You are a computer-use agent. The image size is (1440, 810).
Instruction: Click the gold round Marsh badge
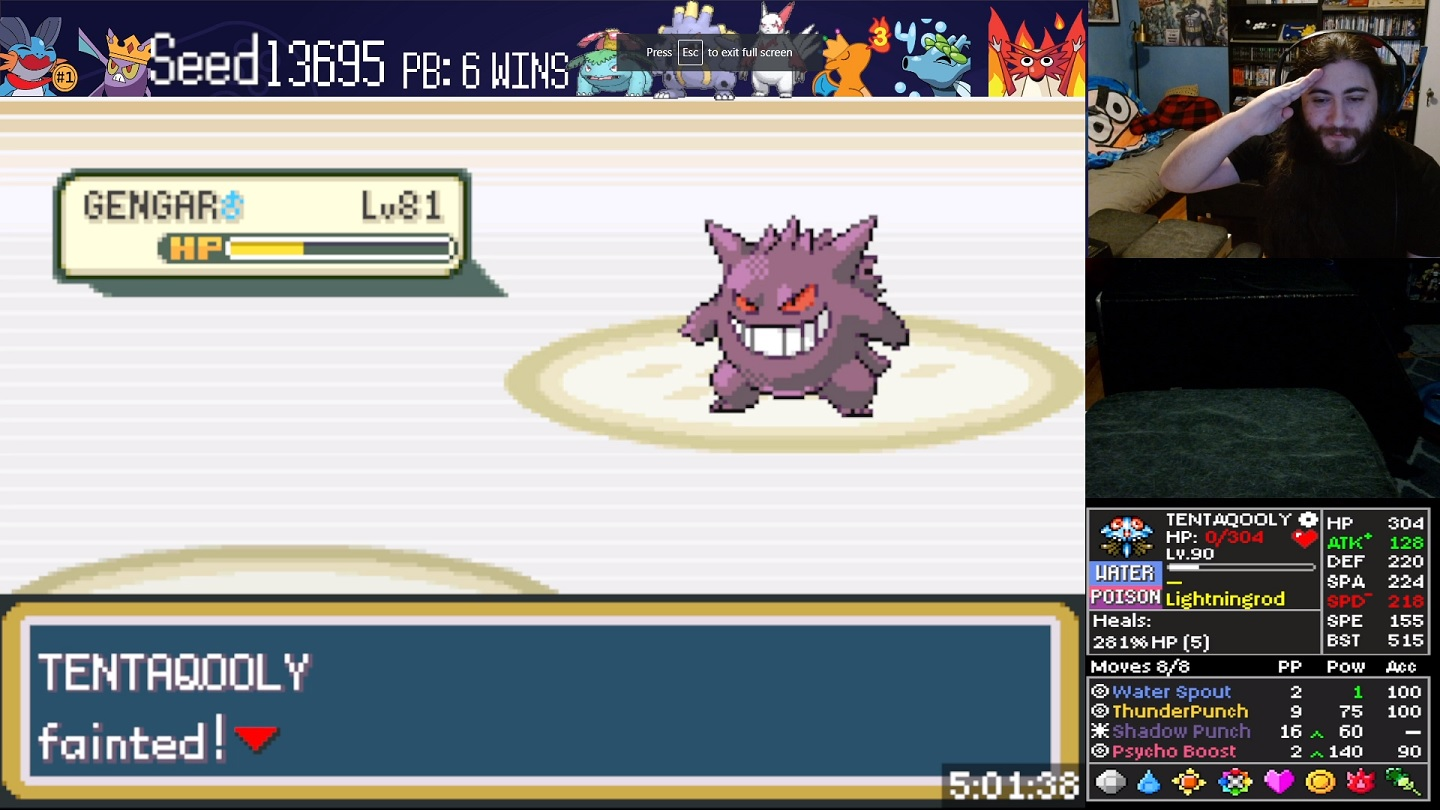pos(1320,782)
